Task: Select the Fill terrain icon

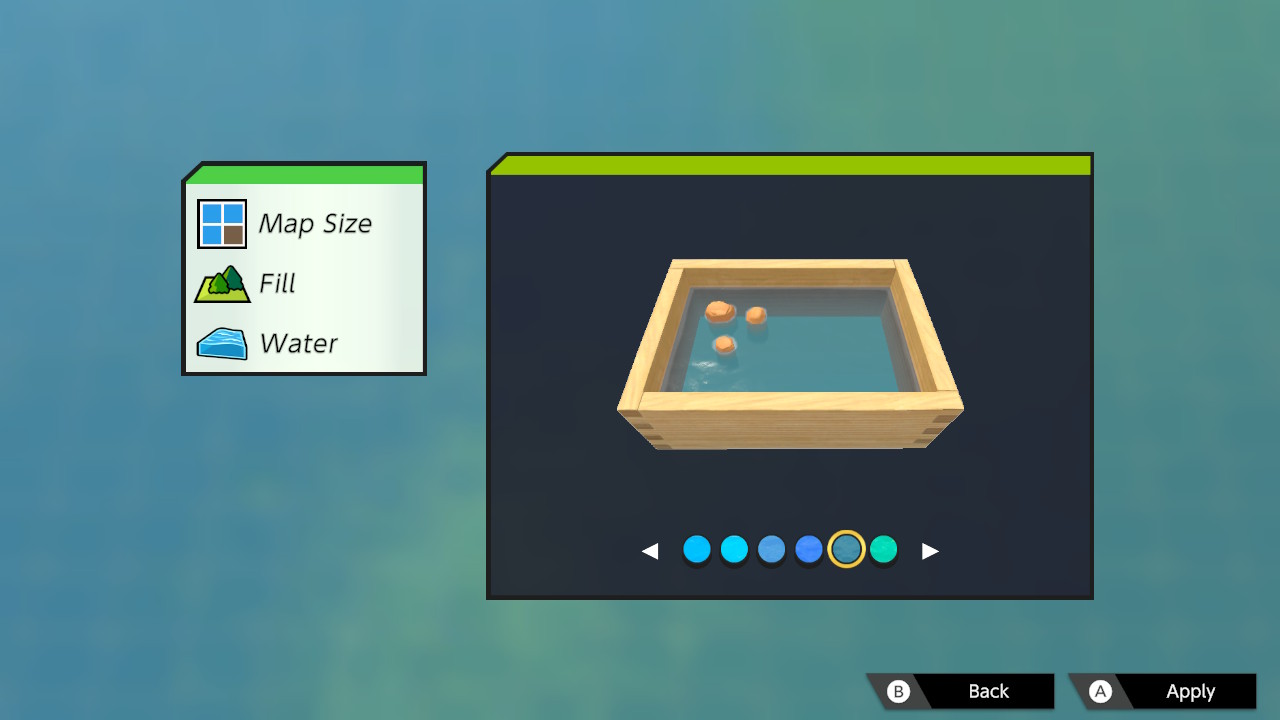Action: coord(220,283)
